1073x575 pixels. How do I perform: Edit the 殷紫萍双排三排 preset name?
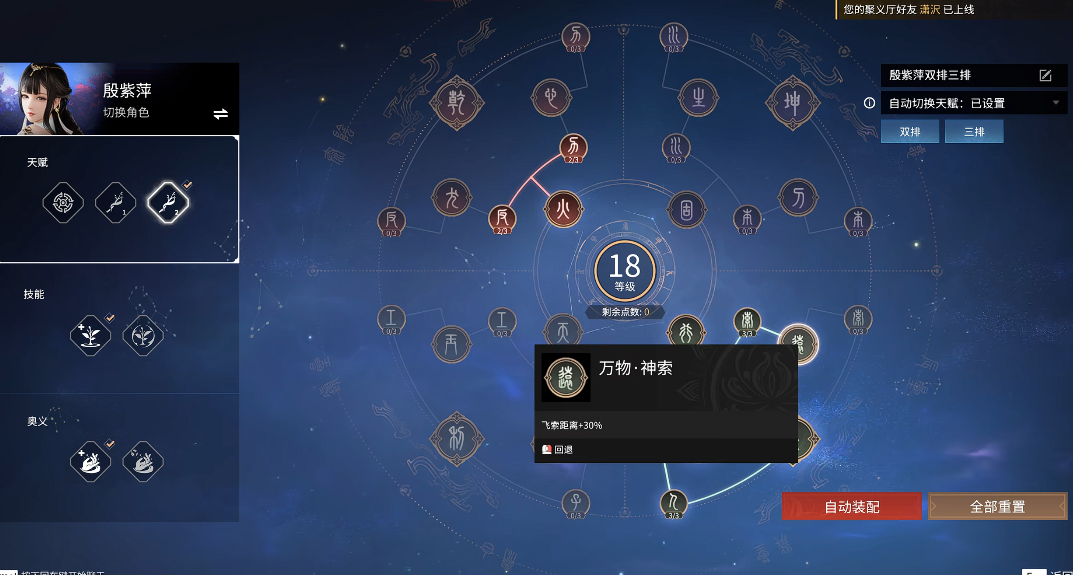[x=1045, y=75]
